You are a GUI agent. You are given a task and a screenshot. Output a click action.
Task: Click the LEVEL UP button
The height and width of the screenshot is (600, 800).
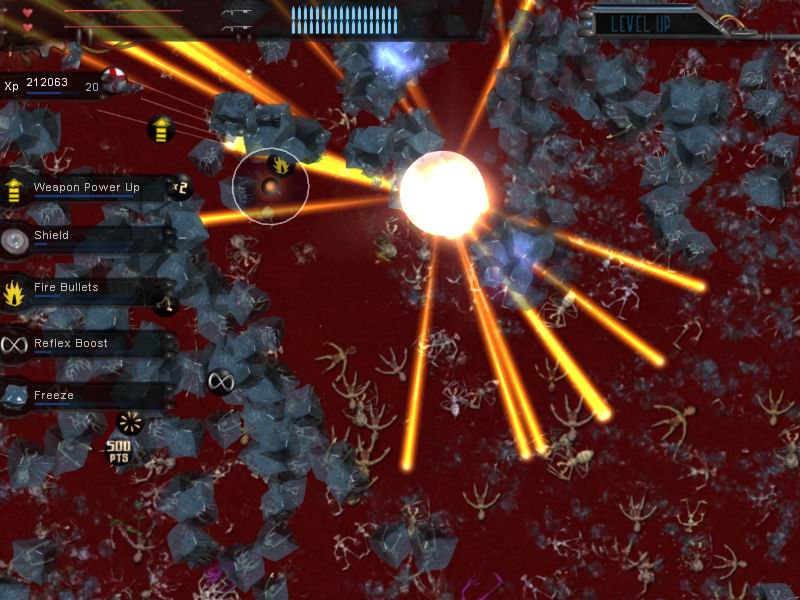640,23
